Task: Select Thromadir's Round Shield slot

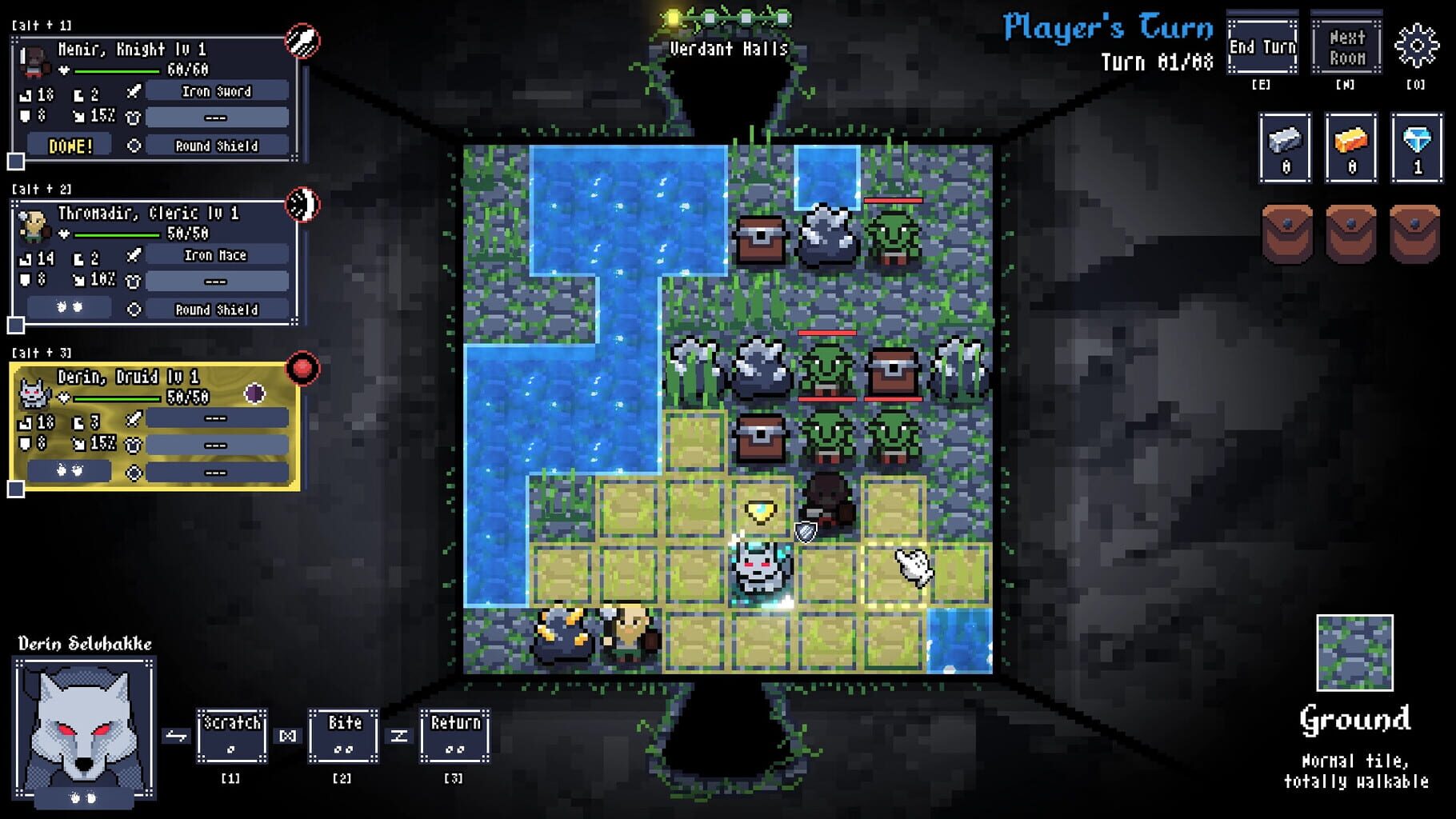Action: [216, 310]
